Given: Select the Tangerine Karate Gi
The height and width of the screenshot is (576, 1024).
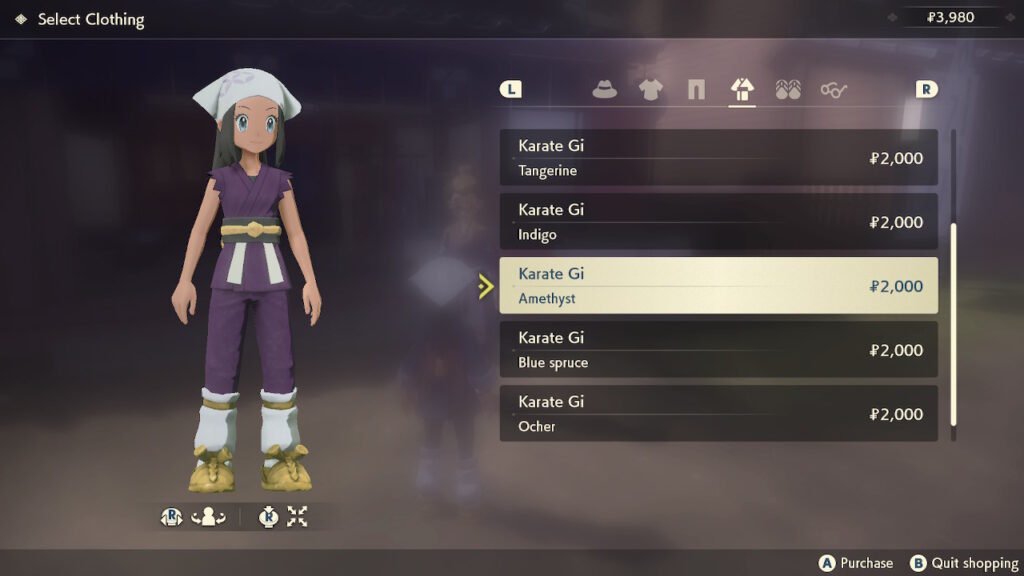Looking at the screenshot, I should coord(718,158).
